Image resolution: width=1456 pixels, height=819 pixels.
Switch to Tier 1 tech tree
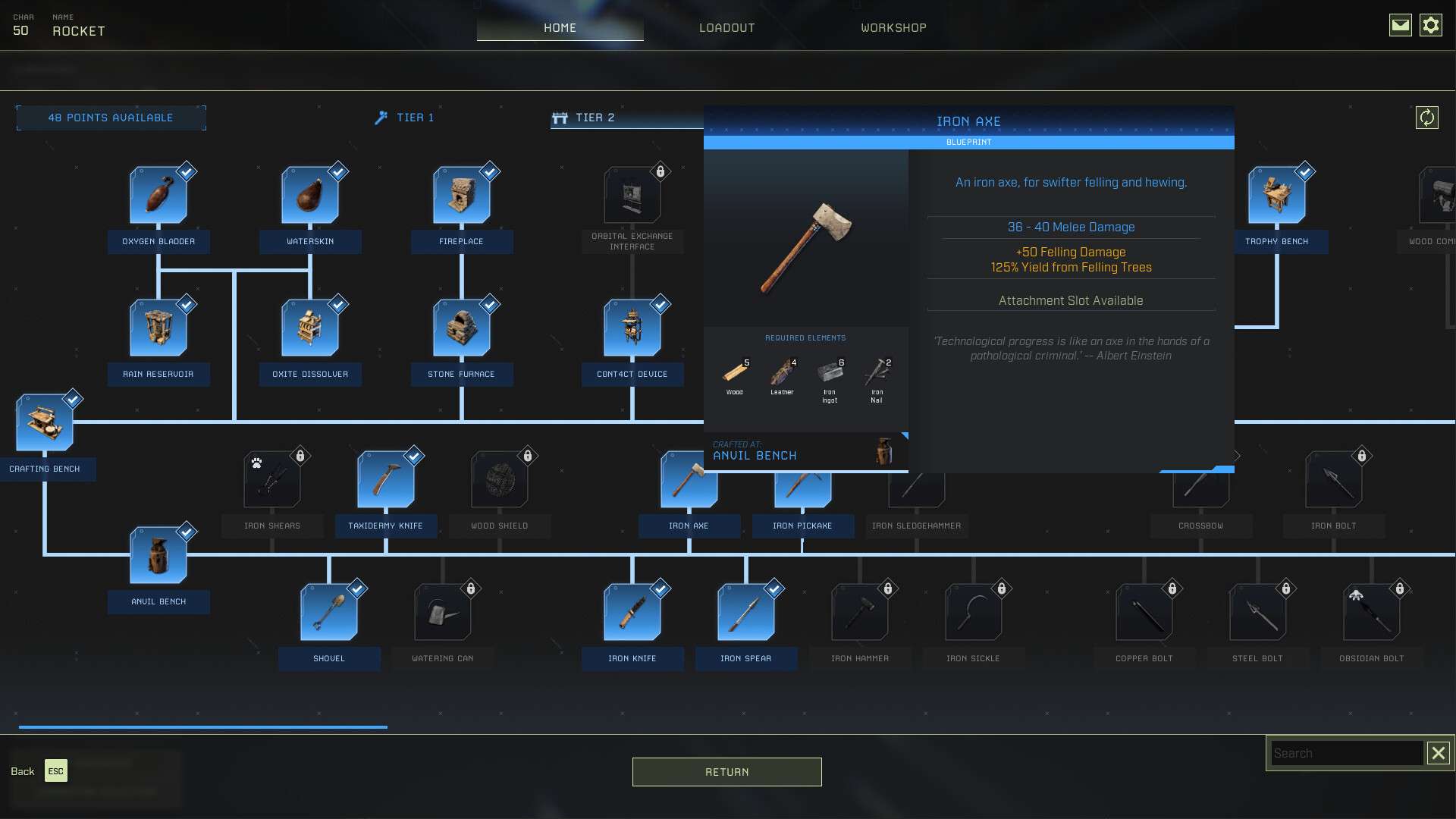[406, 118]
